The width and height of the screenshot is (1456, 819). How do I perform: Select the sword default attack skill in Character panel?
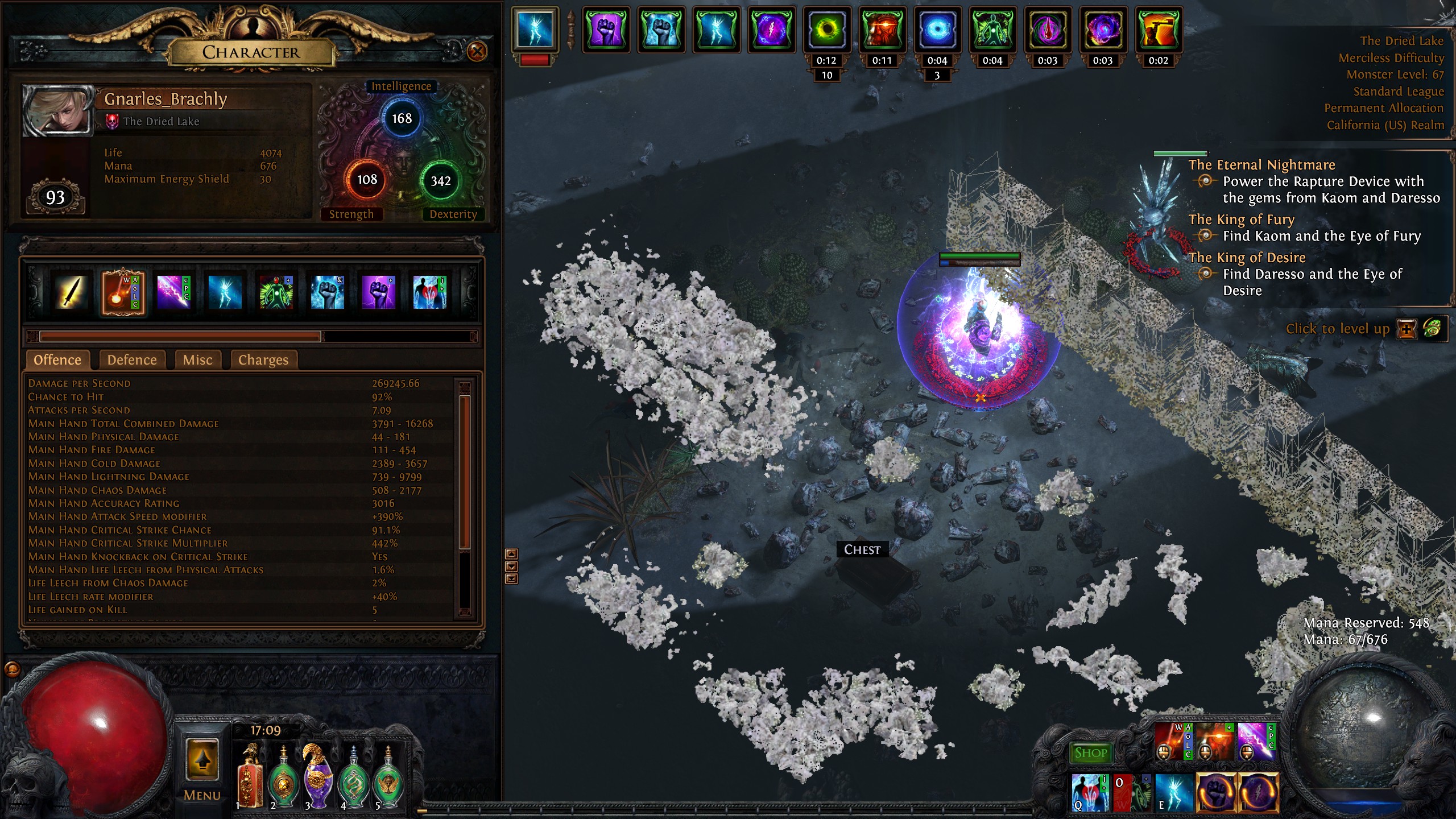coord(71,292)
